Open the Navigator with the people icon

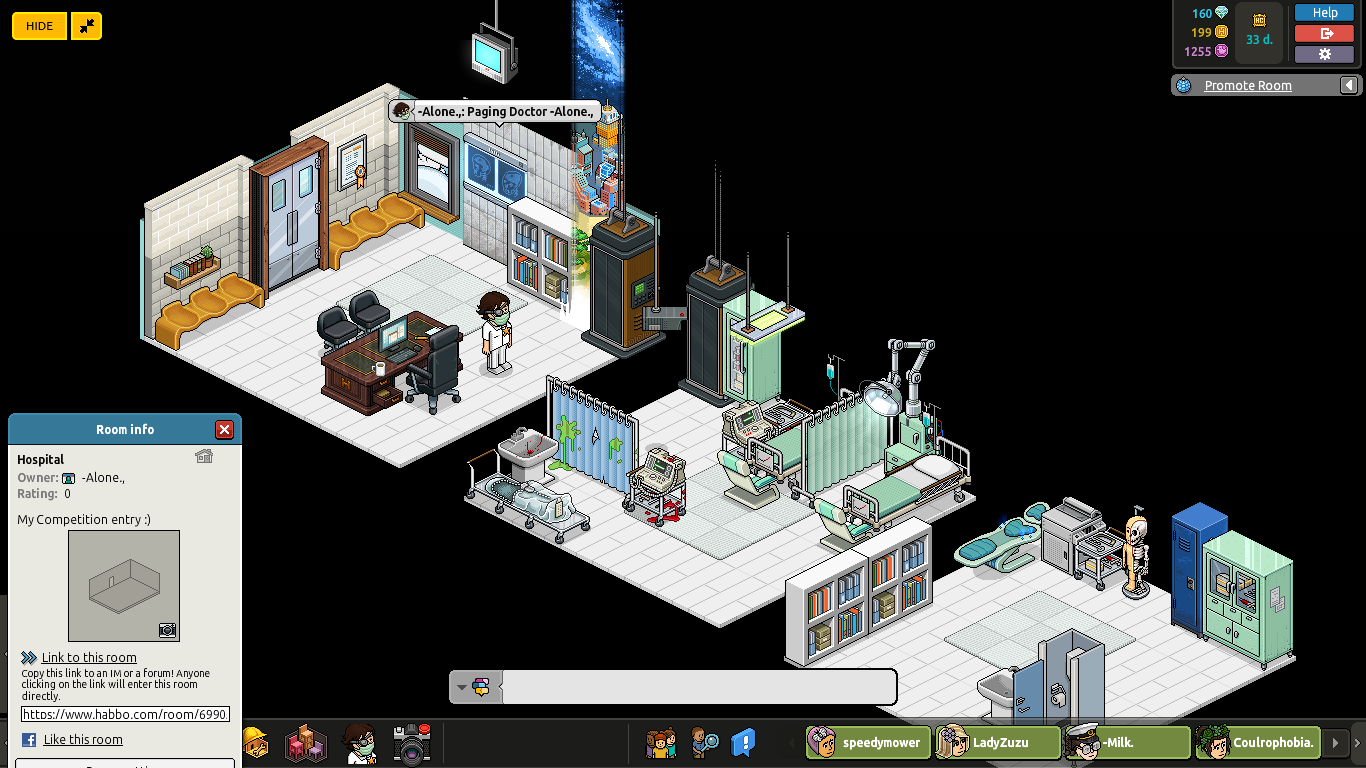(x=662, y=742)
